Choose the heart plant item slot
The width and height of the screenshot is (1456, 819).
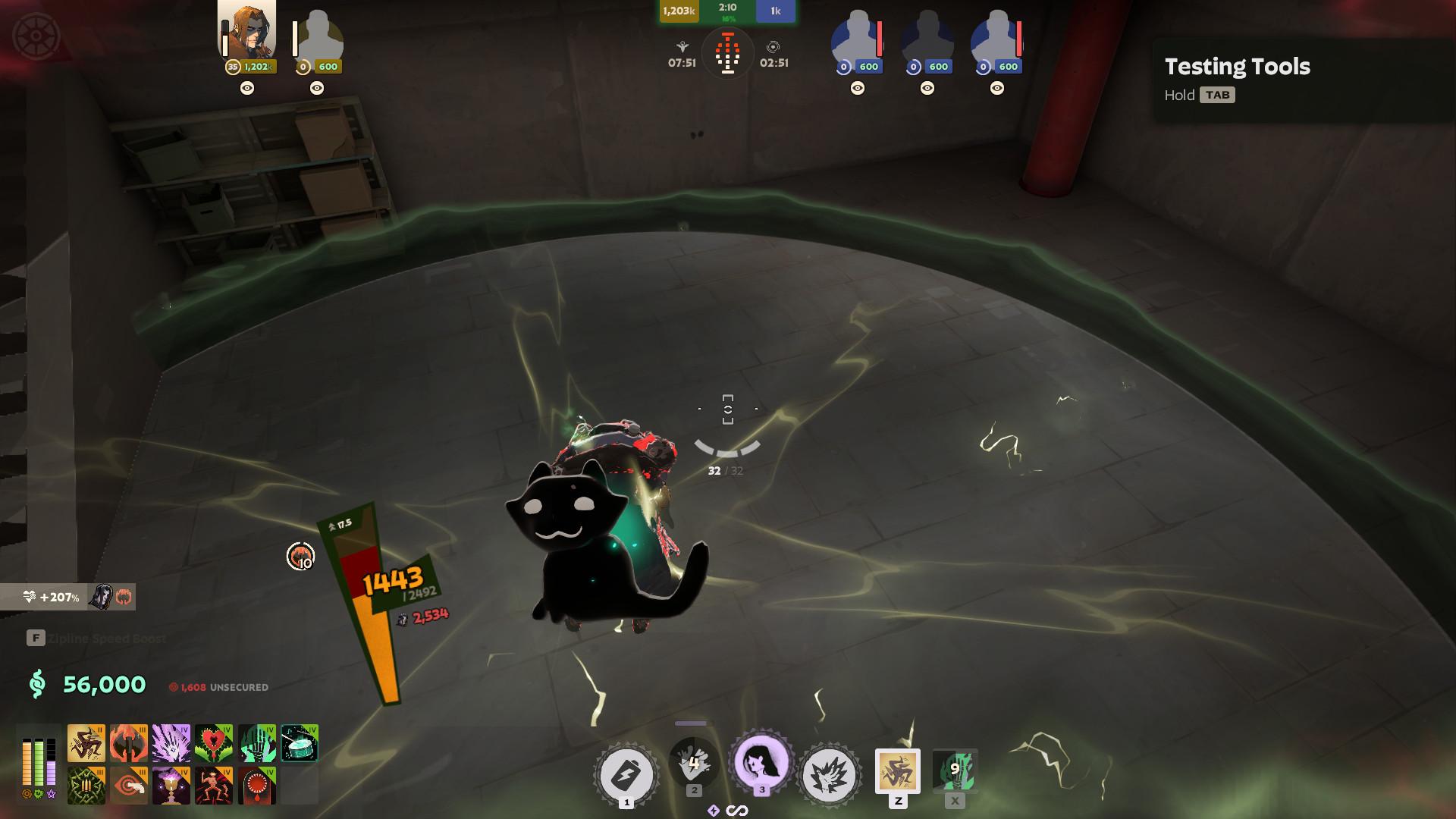pos(214,743)
